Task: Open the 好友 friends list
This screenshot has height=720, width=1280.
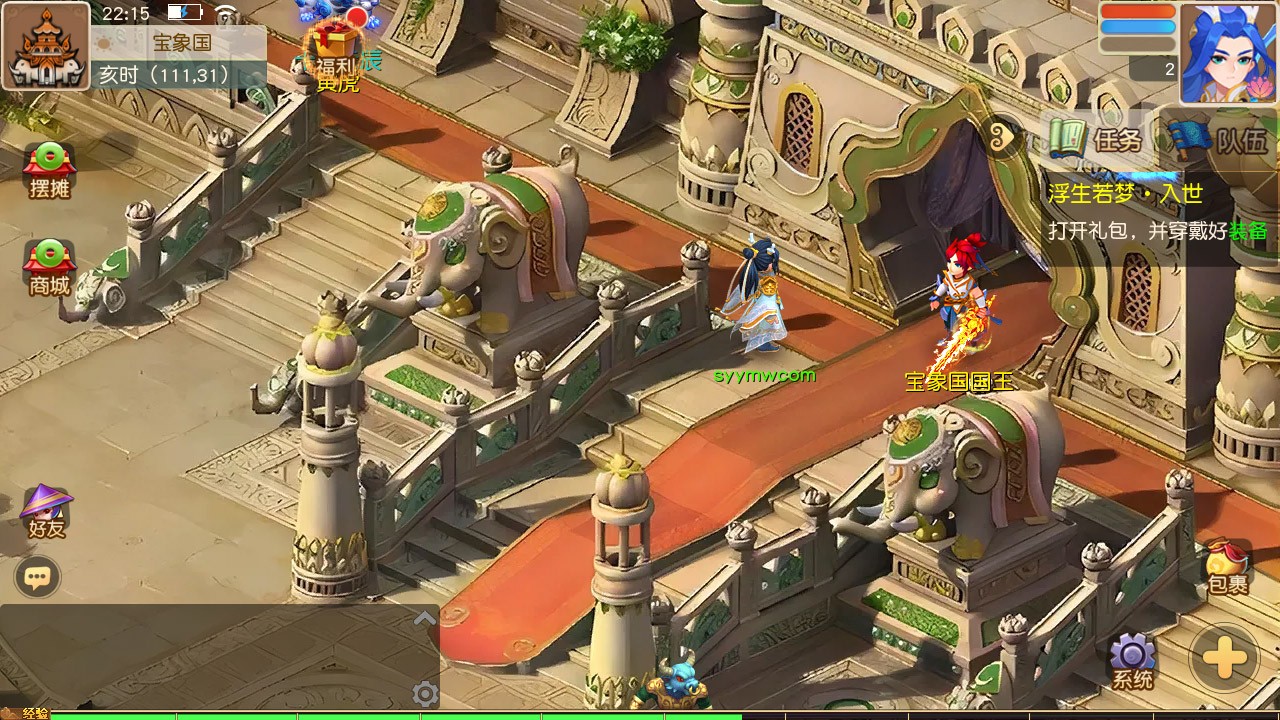Action: tap(46, 512)
